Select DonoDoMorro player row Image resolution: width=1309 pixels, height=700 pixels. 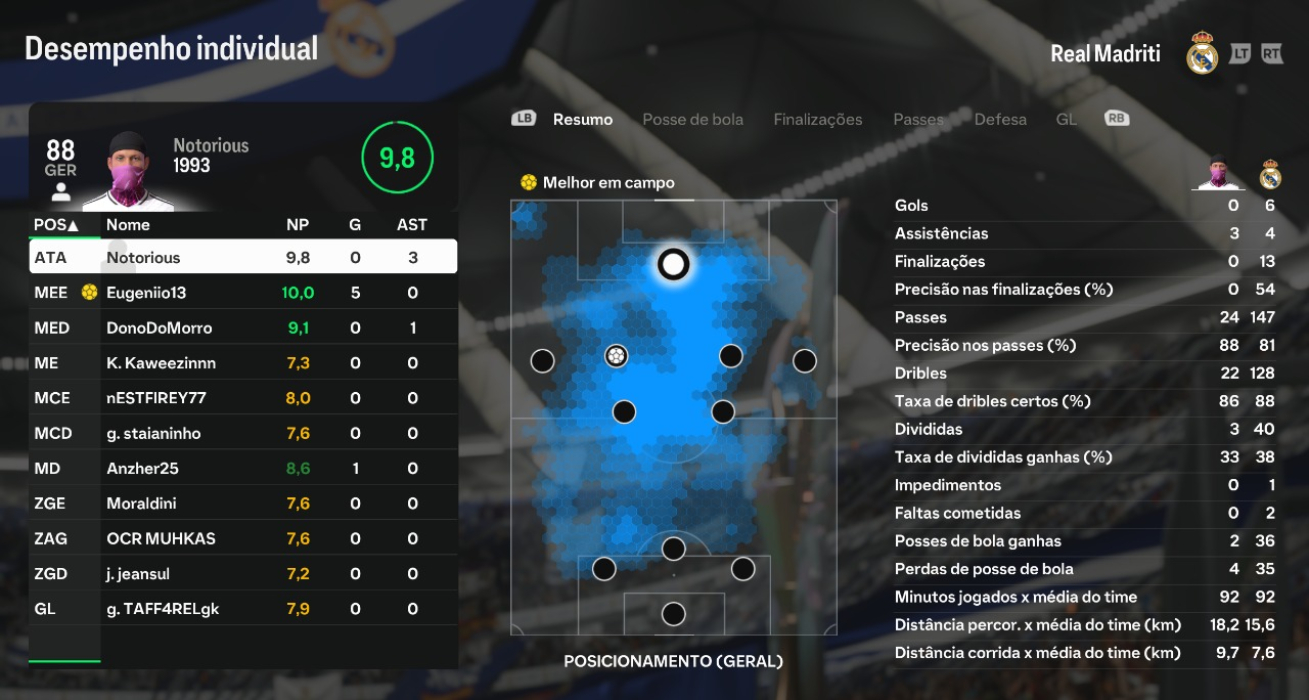(243, 328)
